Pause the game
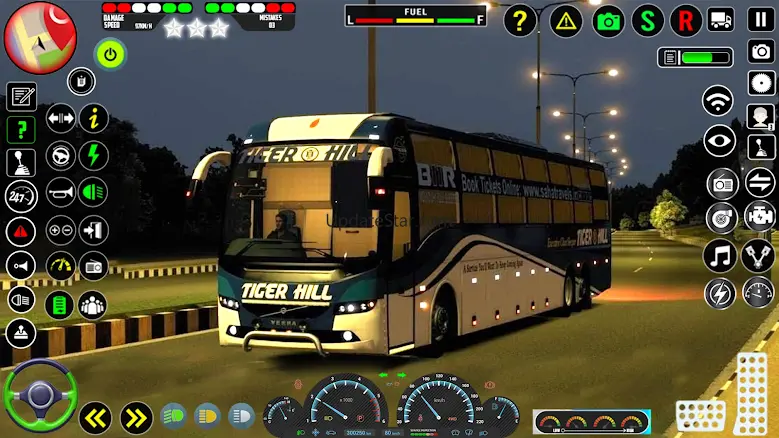 (761, 19)
